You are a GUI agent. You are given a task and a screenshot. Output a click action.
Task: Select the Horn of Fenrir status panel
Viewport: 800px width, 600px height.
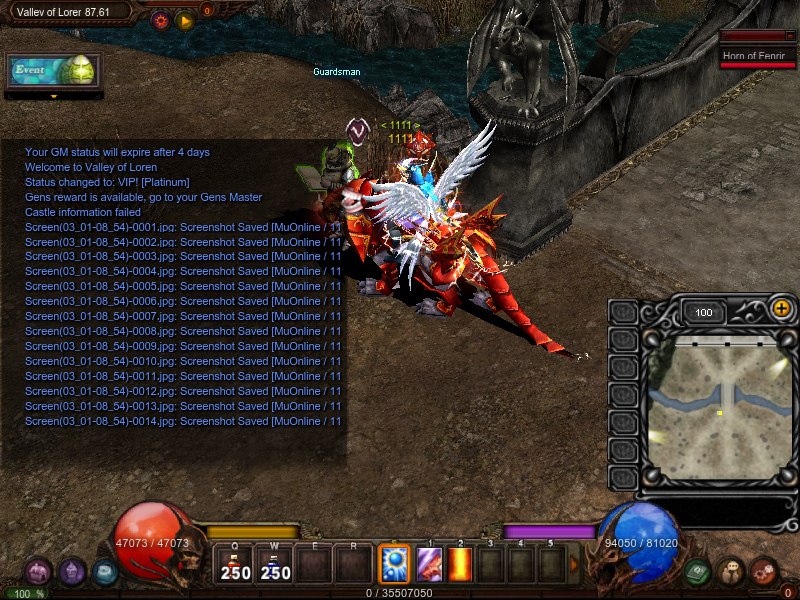758,56
